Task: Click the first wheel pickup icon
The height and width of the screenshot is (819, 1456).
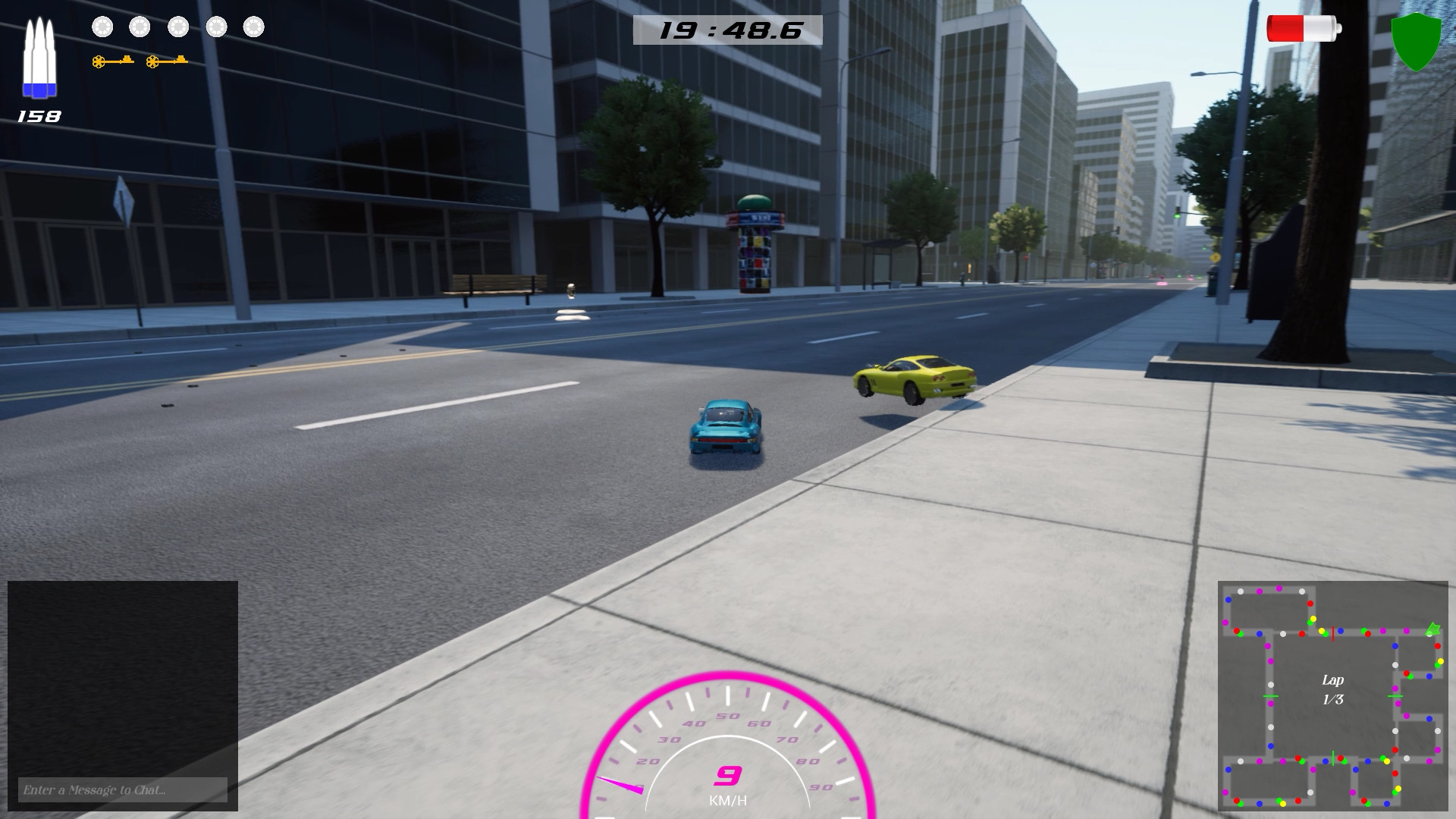Action: coord(102,28)
